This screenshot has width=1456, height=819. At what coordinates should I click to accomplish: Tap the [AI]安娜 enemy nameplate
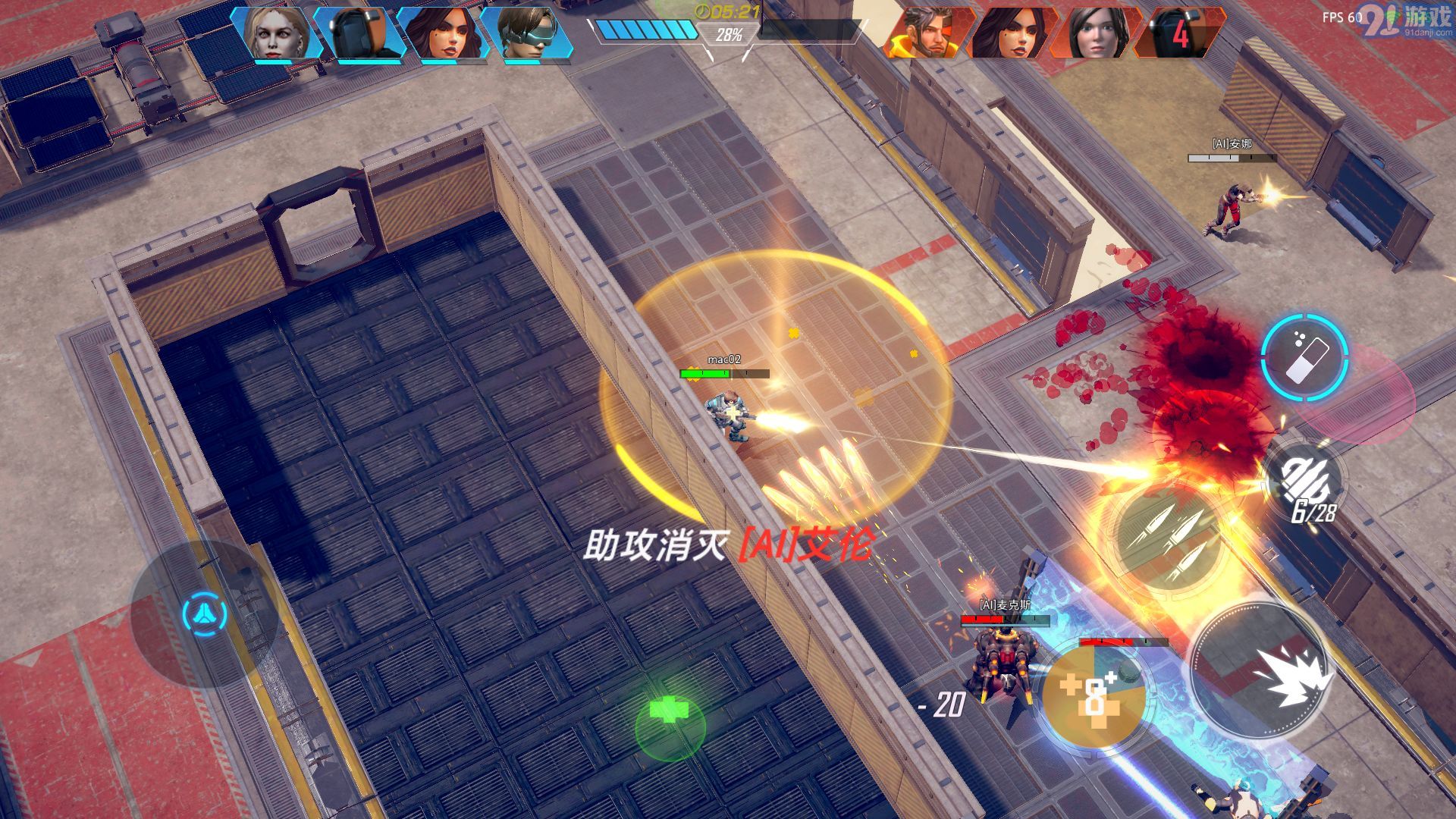[1234, 142]
